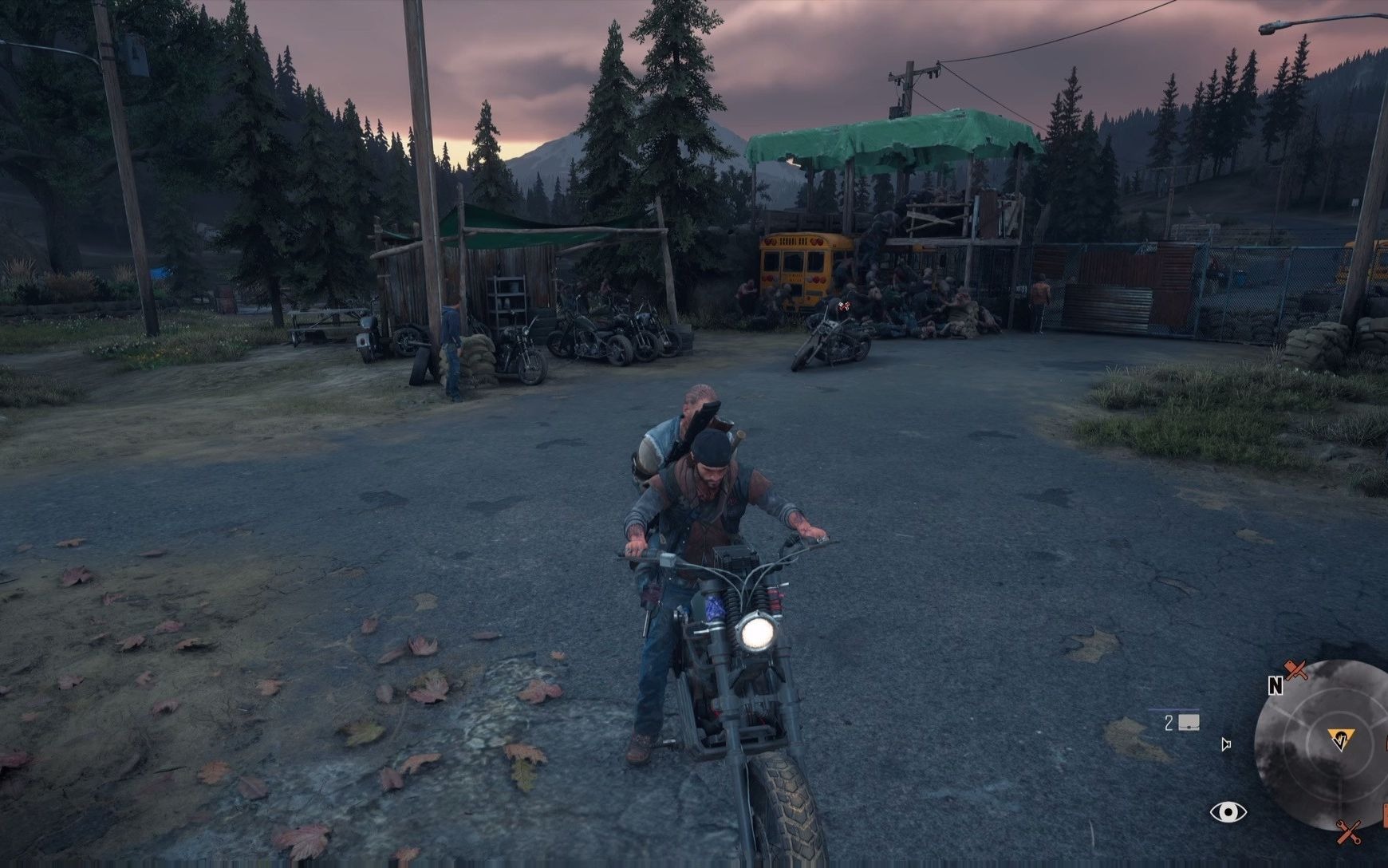1388x868 pixels.
Task: Click the small speaker noise indicator
Action: (x=1226, y=745)
